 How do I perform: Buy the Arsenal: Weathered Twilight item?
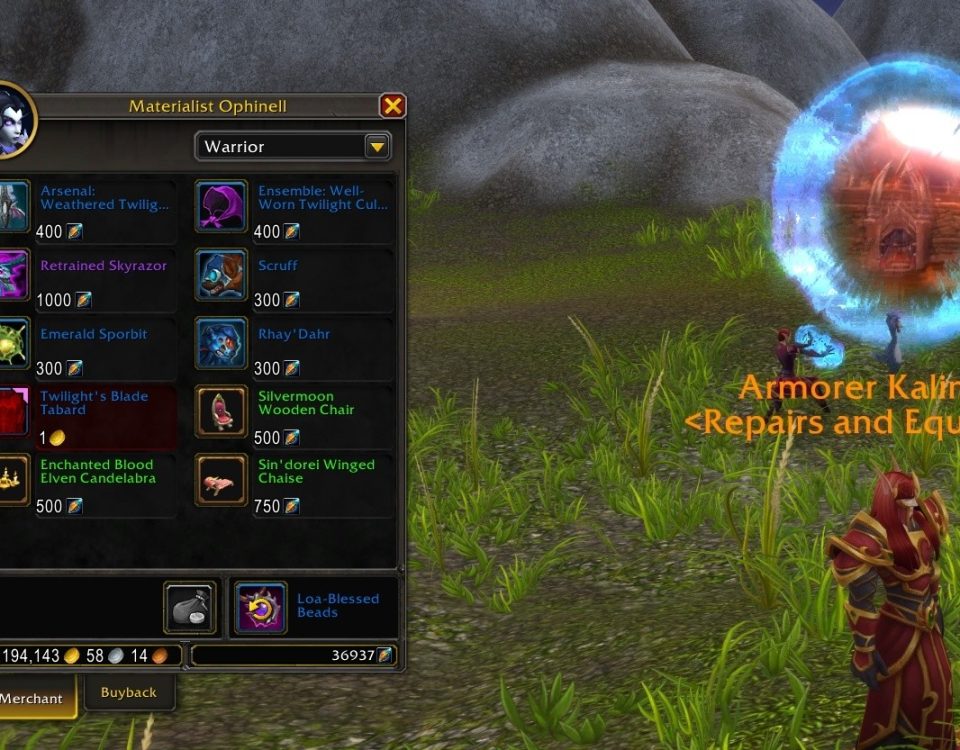[x=12, y=205]
